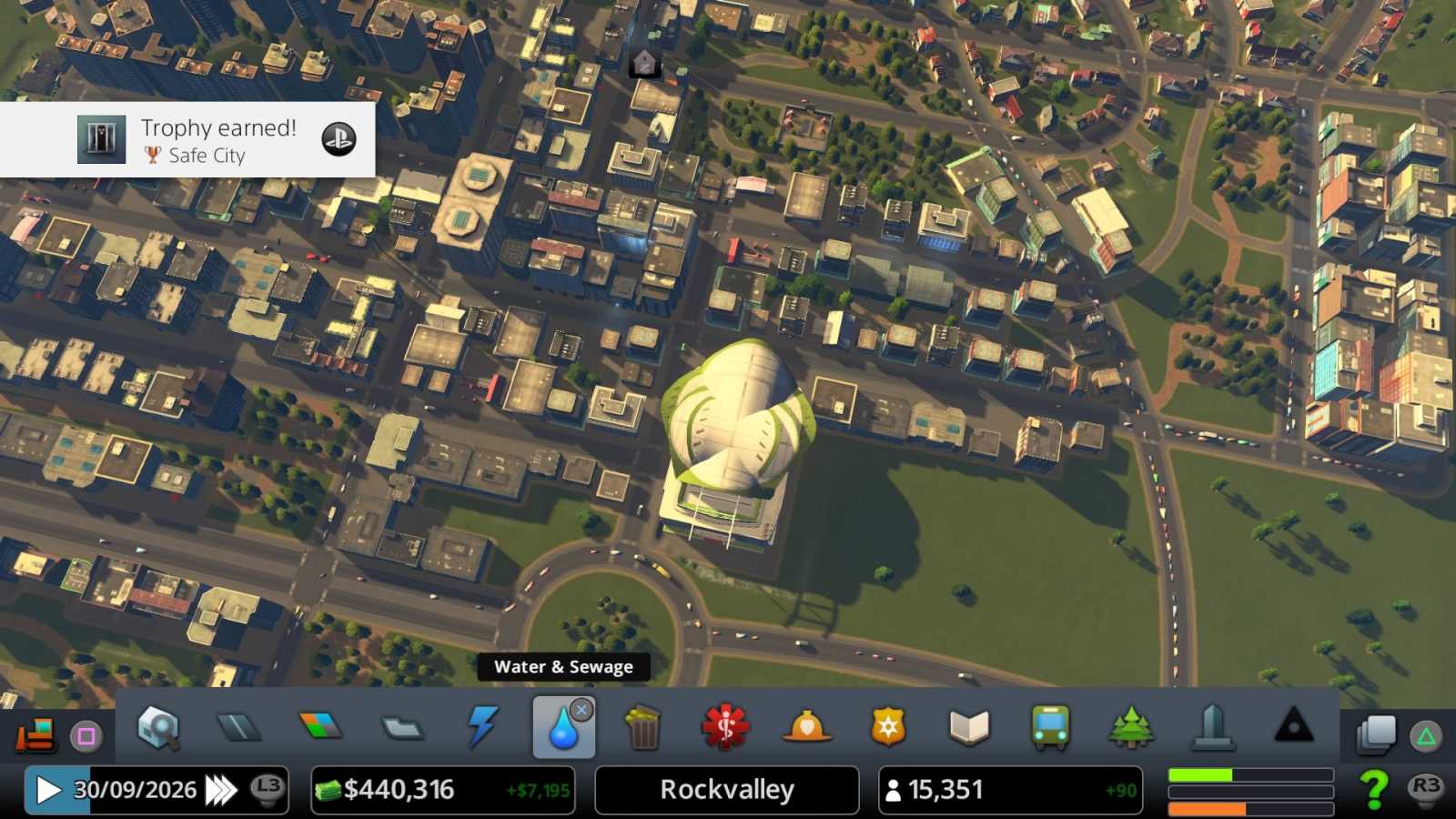Open the black triangle toolbar menu
1456x819 pixels.
point(1293,726)
